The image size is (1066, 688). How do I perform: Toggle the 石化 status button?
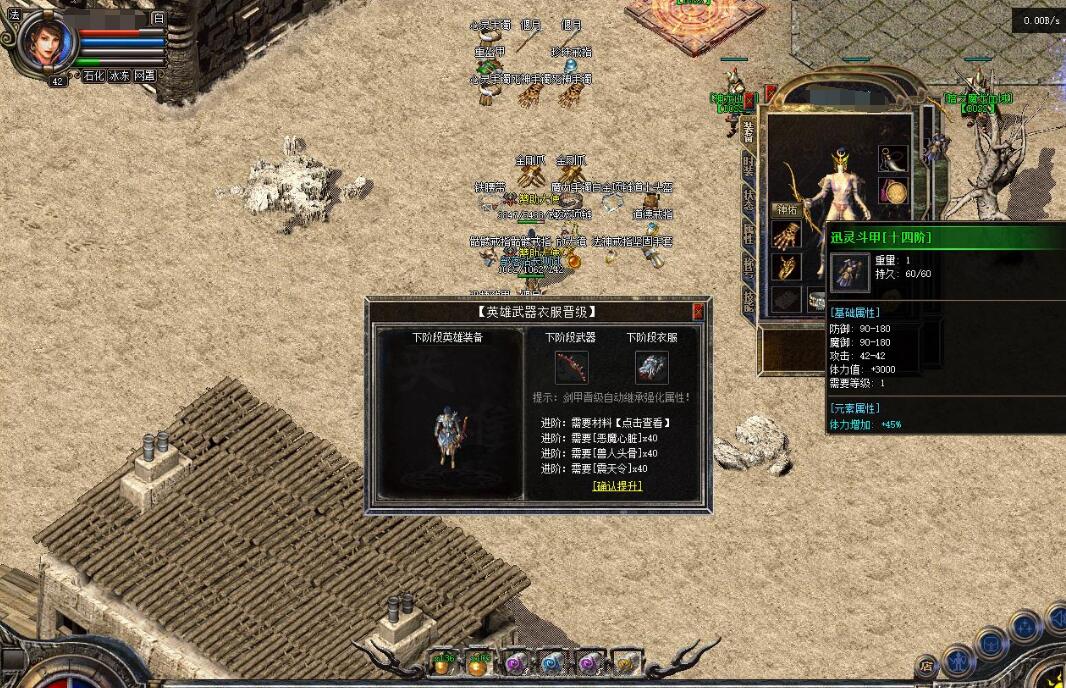(93, 76)
